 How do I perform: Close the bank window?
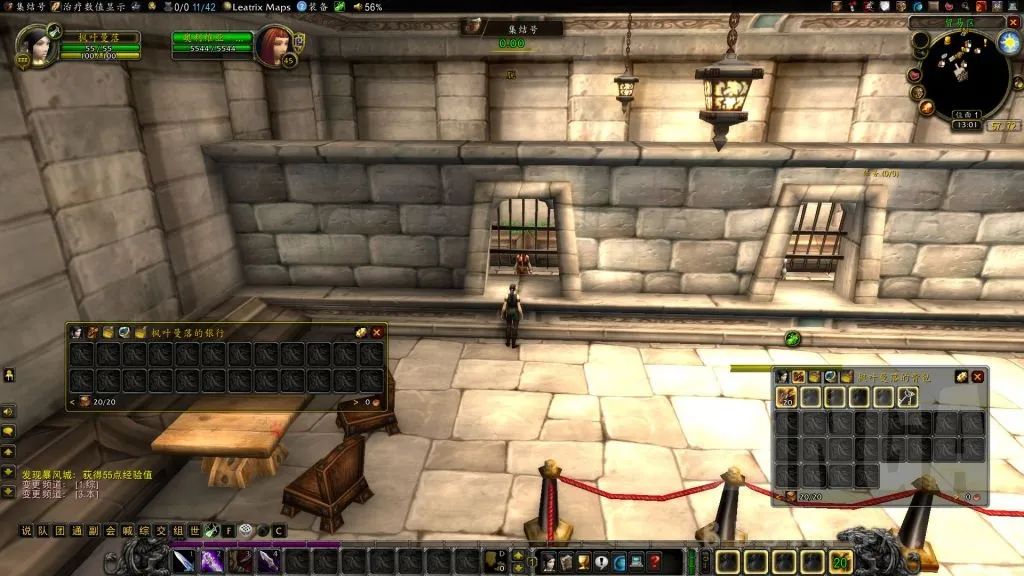[x=377, y=332]
